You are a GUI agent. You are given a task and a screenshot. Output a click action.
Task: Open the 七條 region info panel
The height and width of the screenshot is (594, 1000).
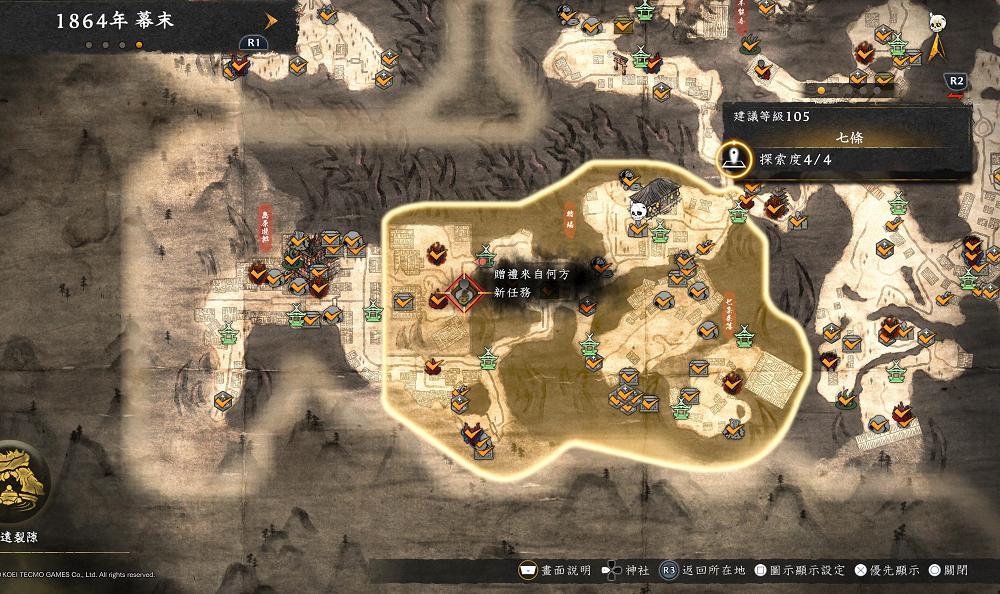848,137
